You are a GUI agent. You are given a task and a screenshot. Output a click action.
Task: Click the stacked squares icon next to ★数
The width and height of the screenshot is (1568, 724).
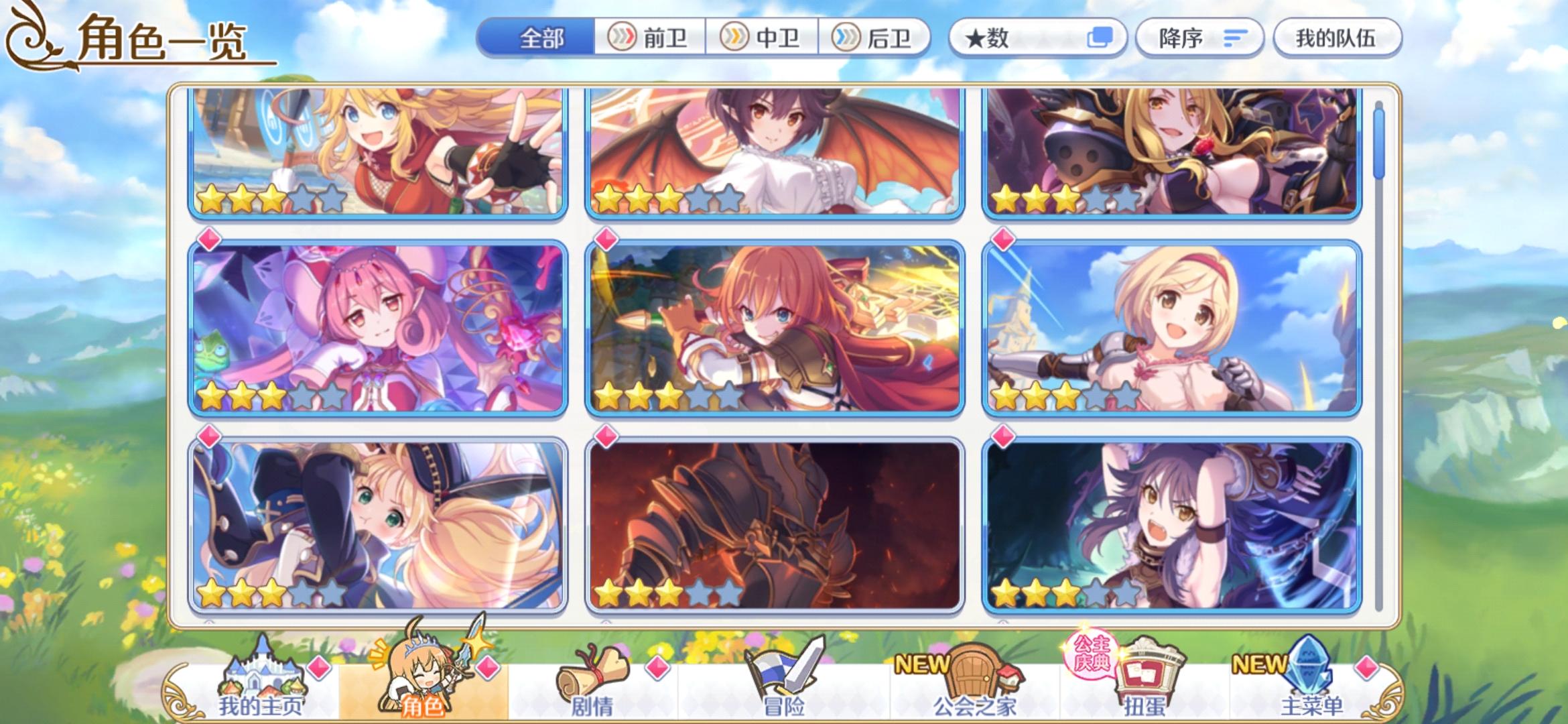pyautogui.click(x=1102, y=38)
